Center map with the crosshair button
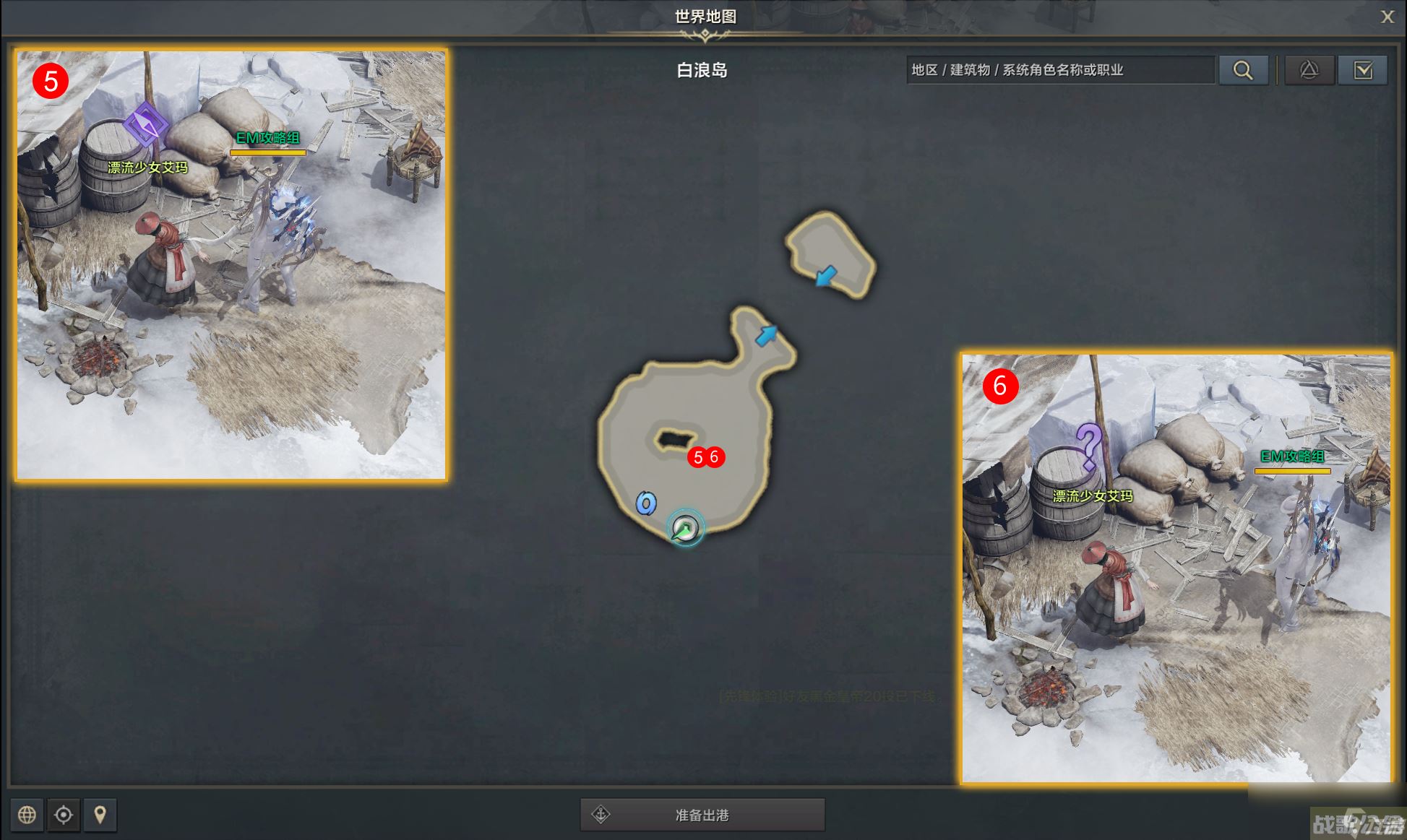 (64, 815)
